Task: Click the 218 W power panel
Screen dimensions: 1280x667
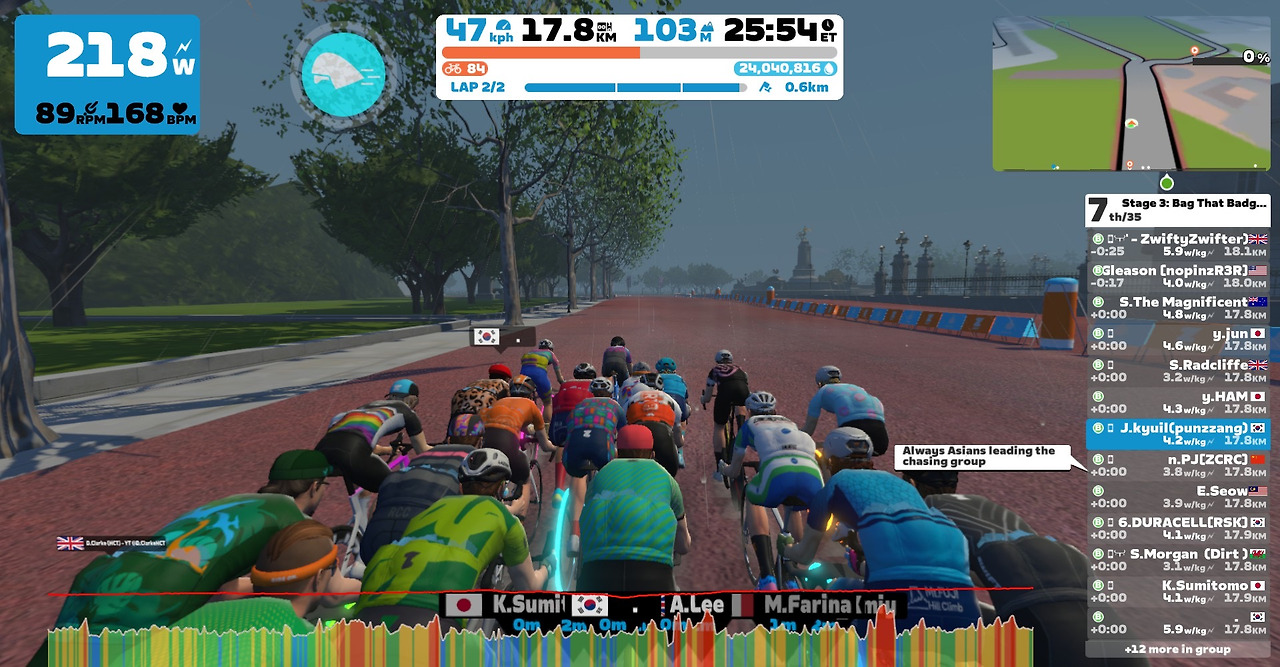Action: [x=107, y=75]
